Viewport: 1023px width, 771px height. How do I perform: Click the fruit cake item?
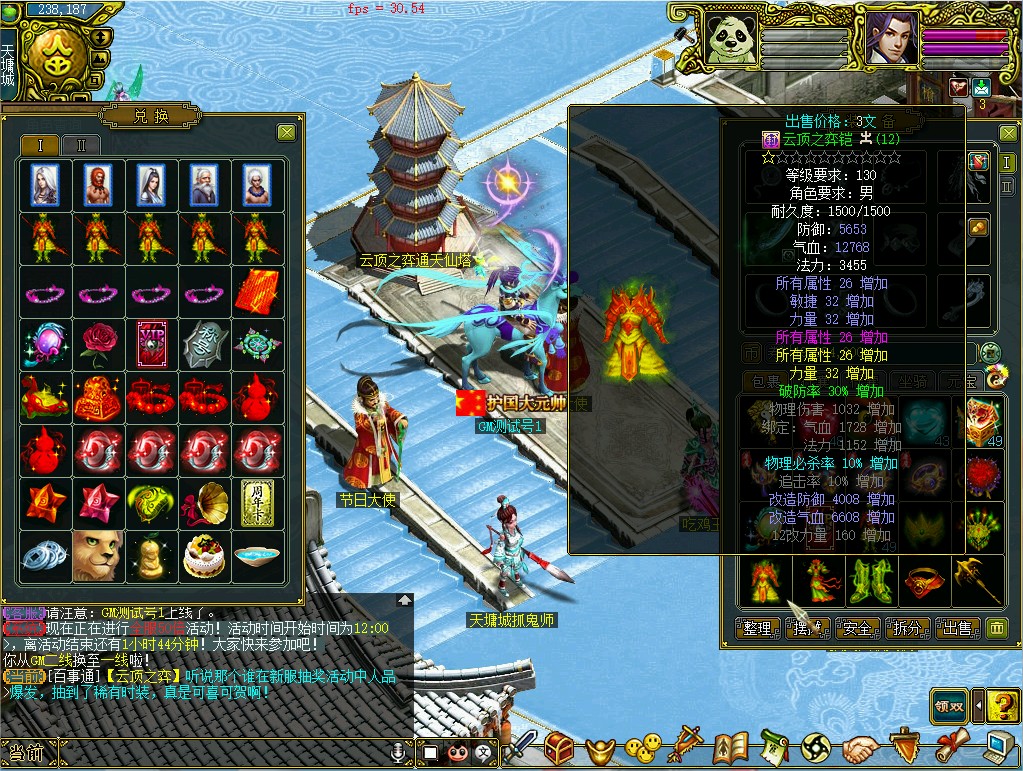pos(205,556)
